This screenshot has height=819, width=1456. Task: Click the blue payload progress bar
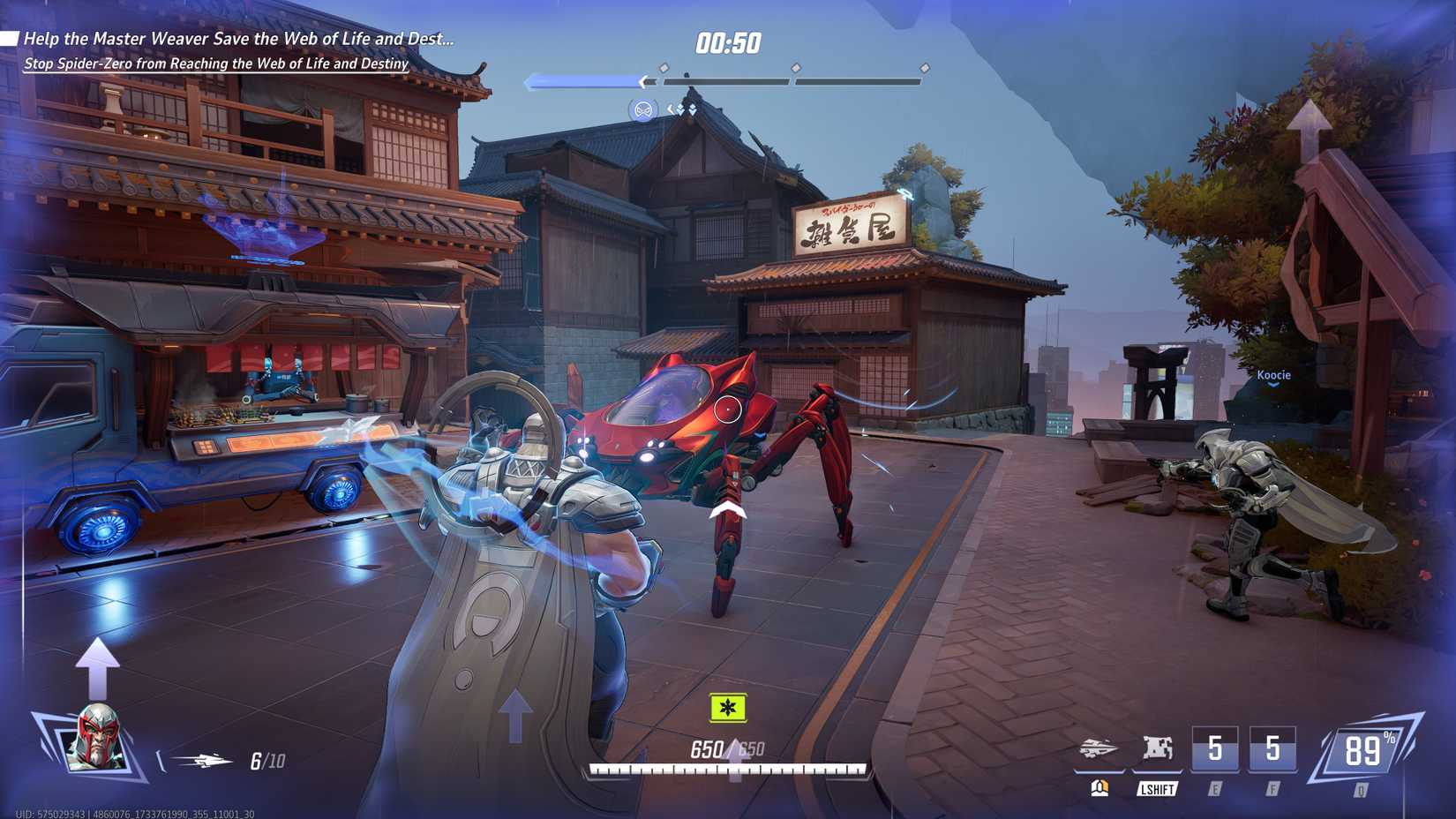(582, 81)
